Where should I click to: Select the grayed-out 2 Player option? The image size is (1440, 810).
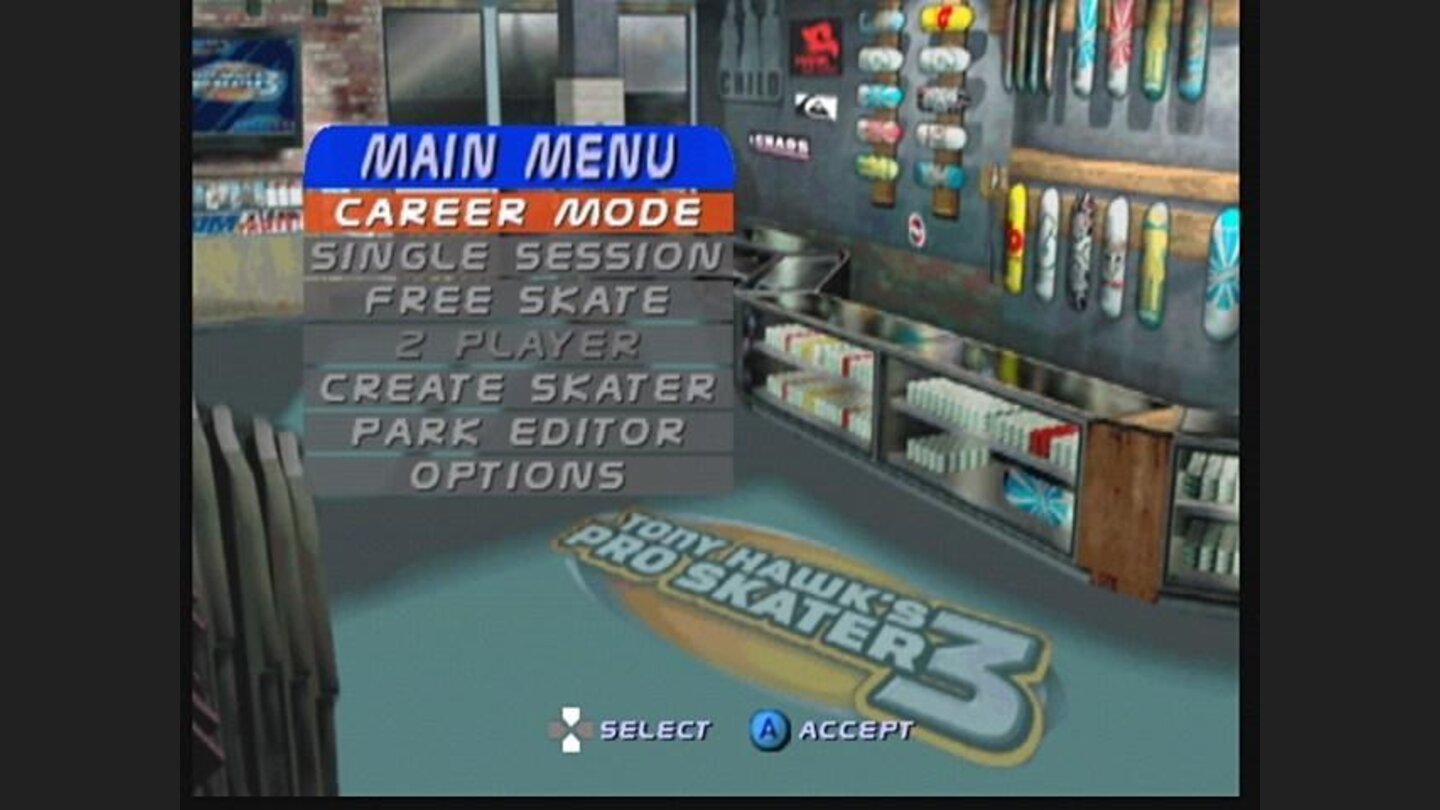520,343
